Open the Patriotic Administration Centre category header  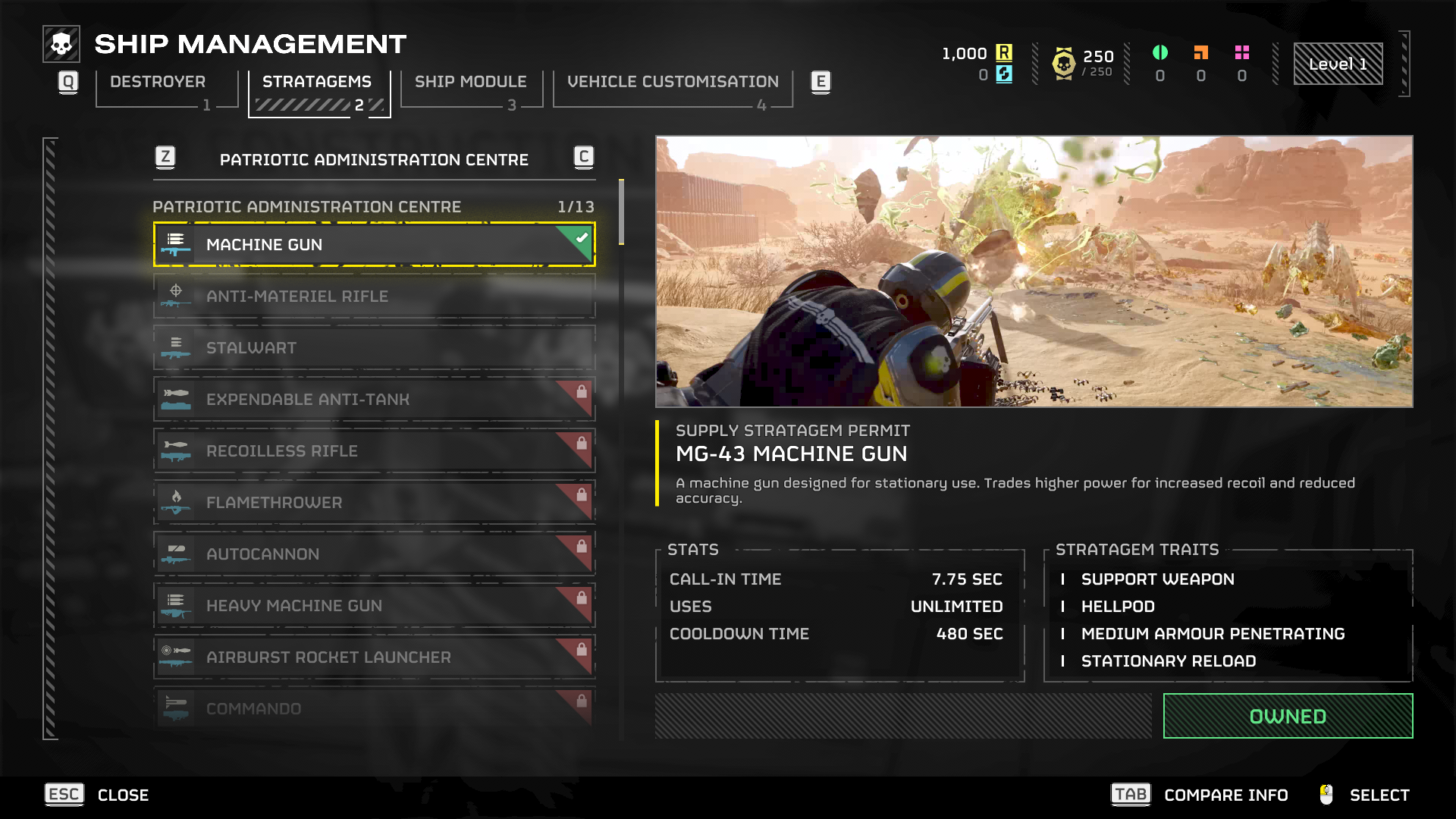click(374, 159)
